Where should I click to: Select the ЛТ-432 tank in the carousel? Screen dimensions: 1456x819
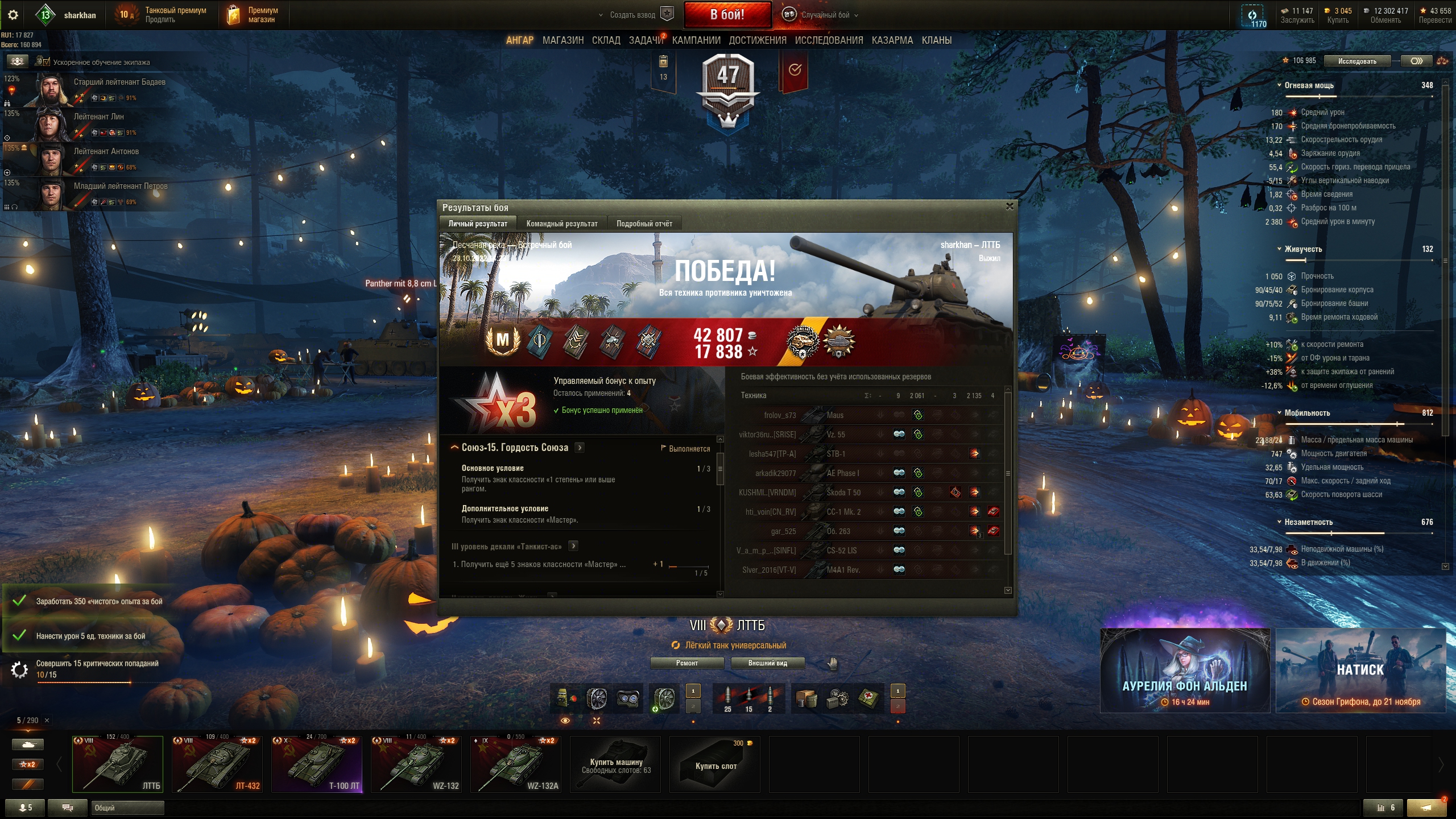tap(217, 764)
